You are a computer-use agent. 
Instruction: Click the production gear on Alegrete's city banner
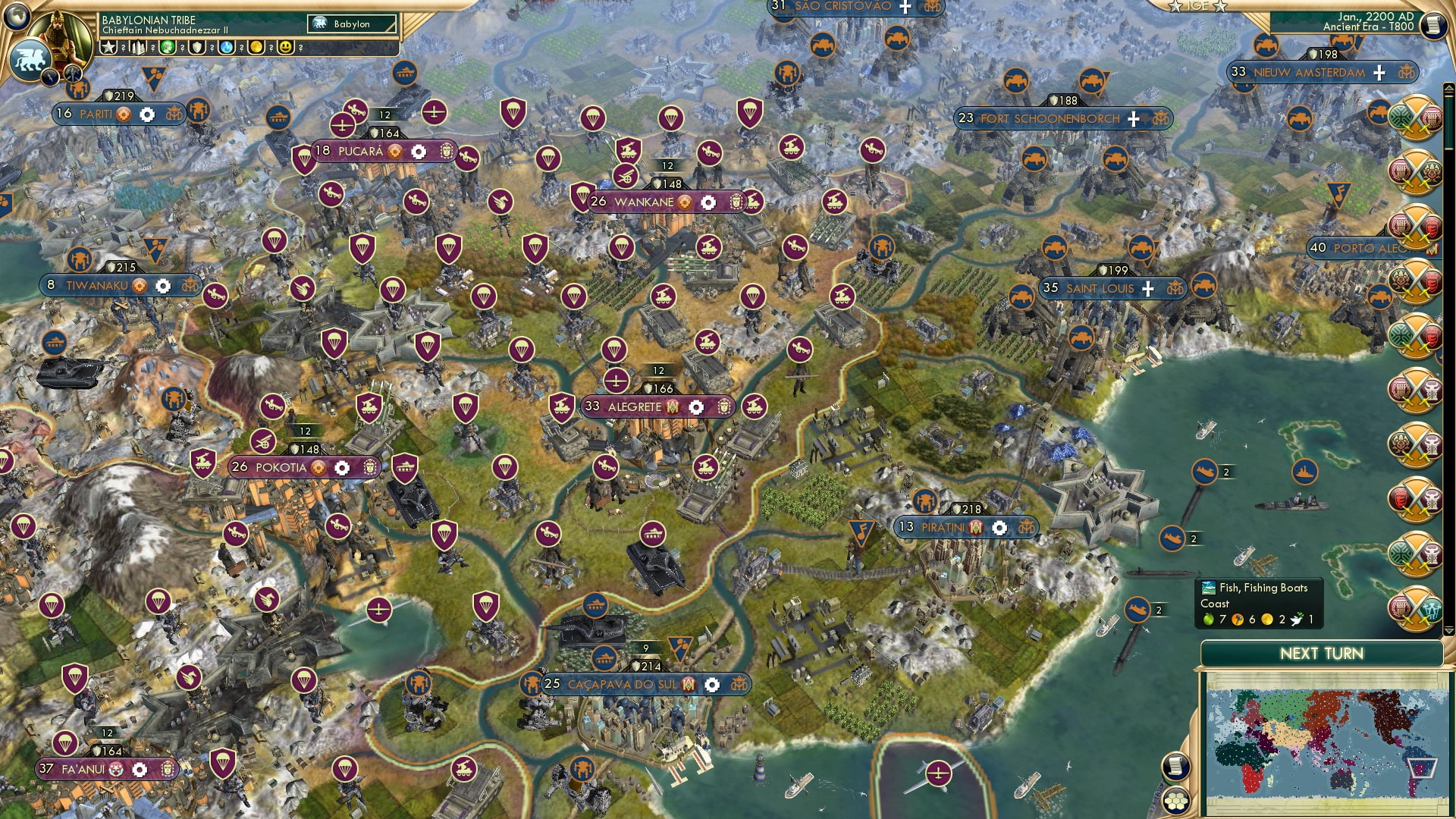695,407
